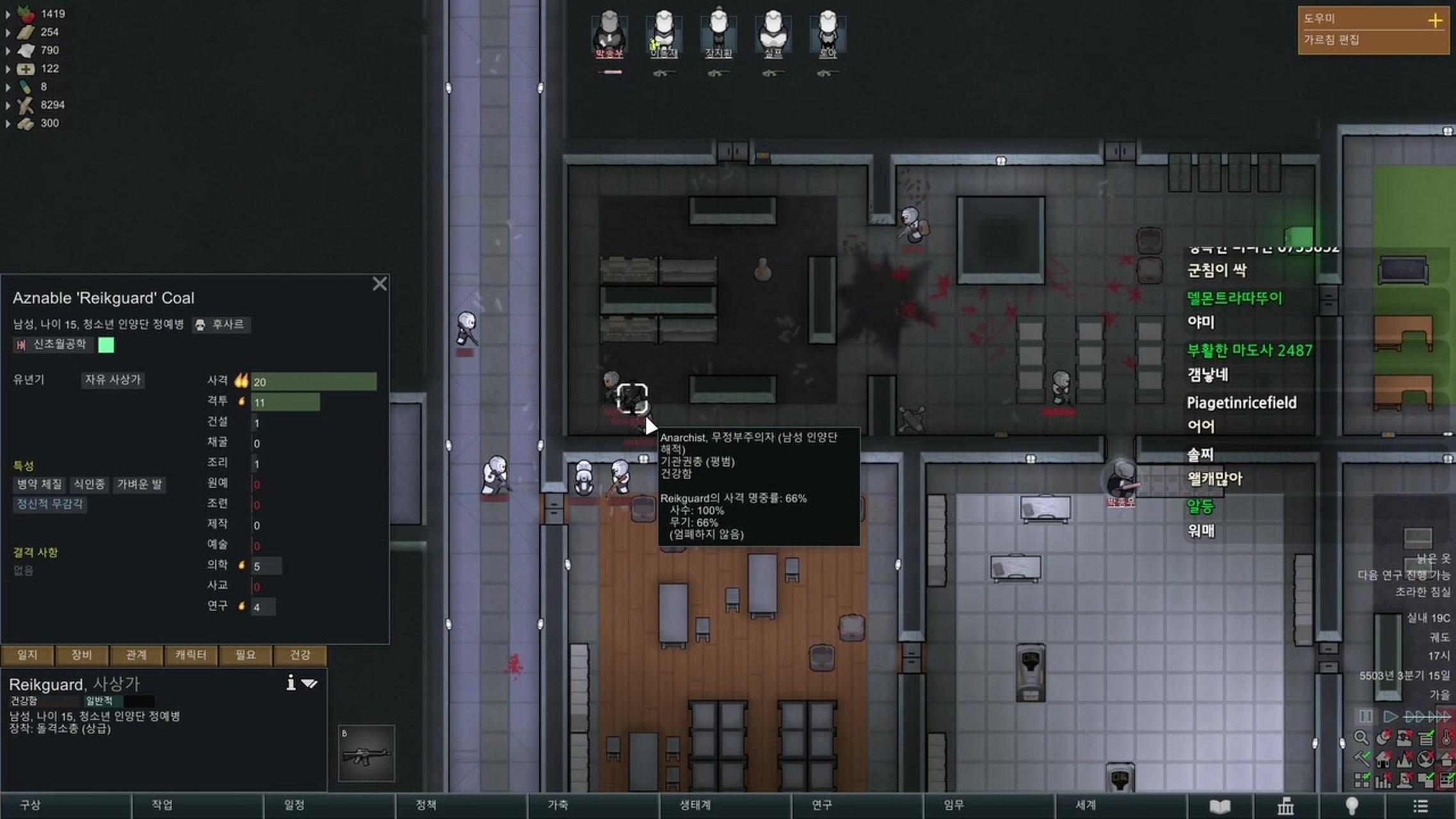The height and width of the screenshot is (819, 1456).
Task: Set normal speed with single play arrow
Action: pos(1389,716)
